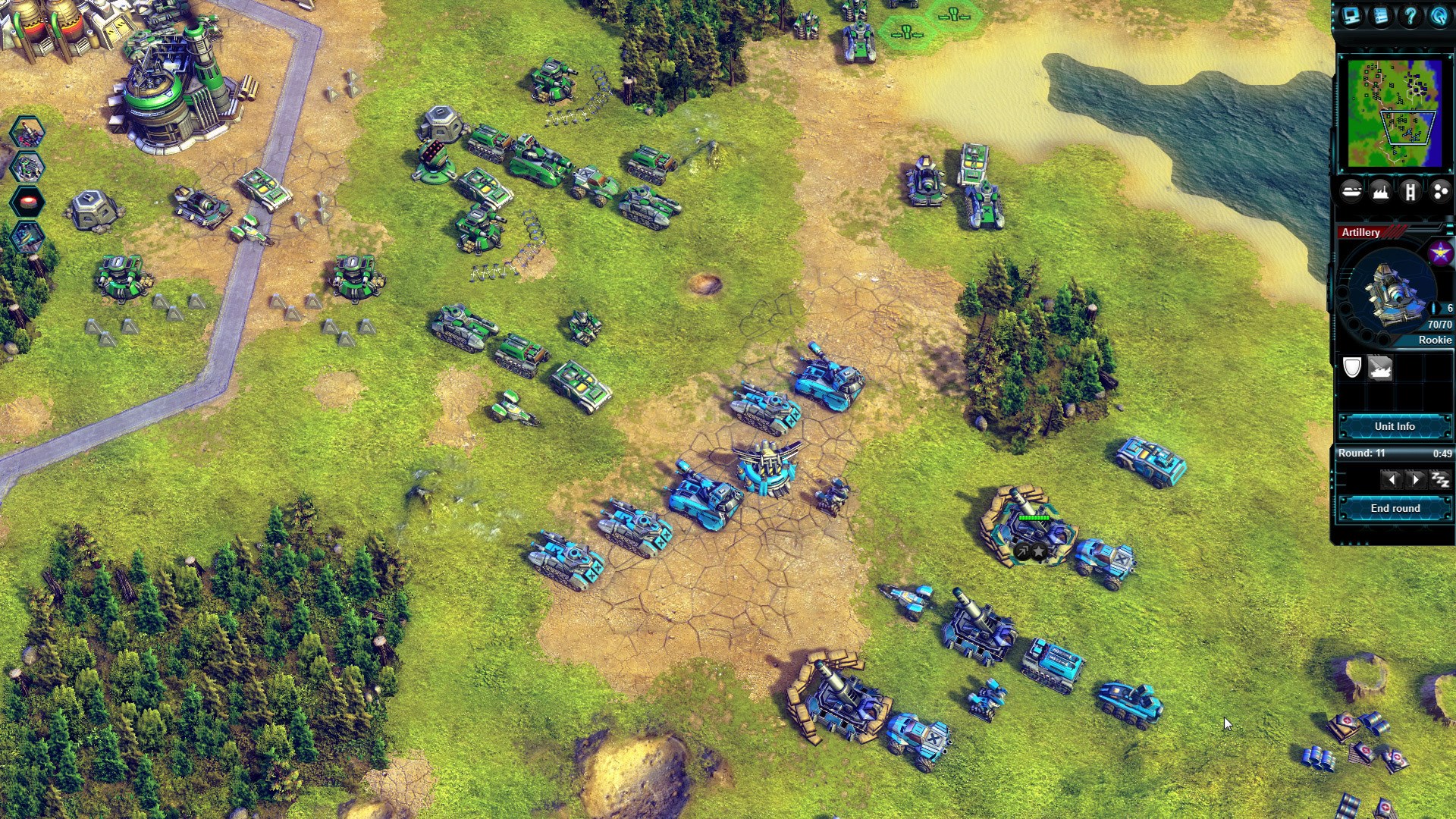The height and width of the screenshot is (819, 1456).
Task: Select the factory hexagon button on left sidebar
Action: pyautogui.click(x=27, y=167)
